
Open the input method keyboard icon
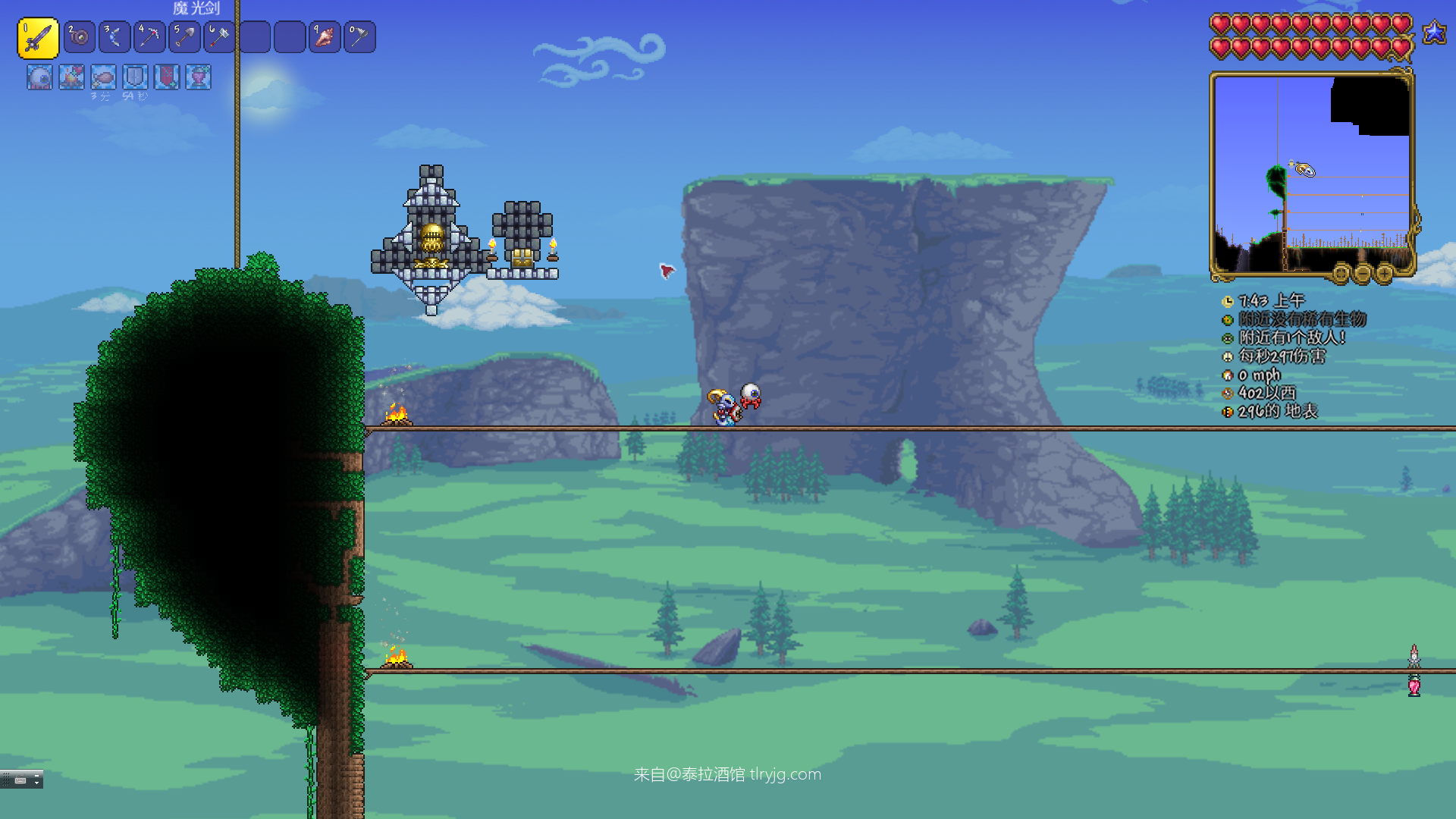pyautogui.click(x=20, y=780)
